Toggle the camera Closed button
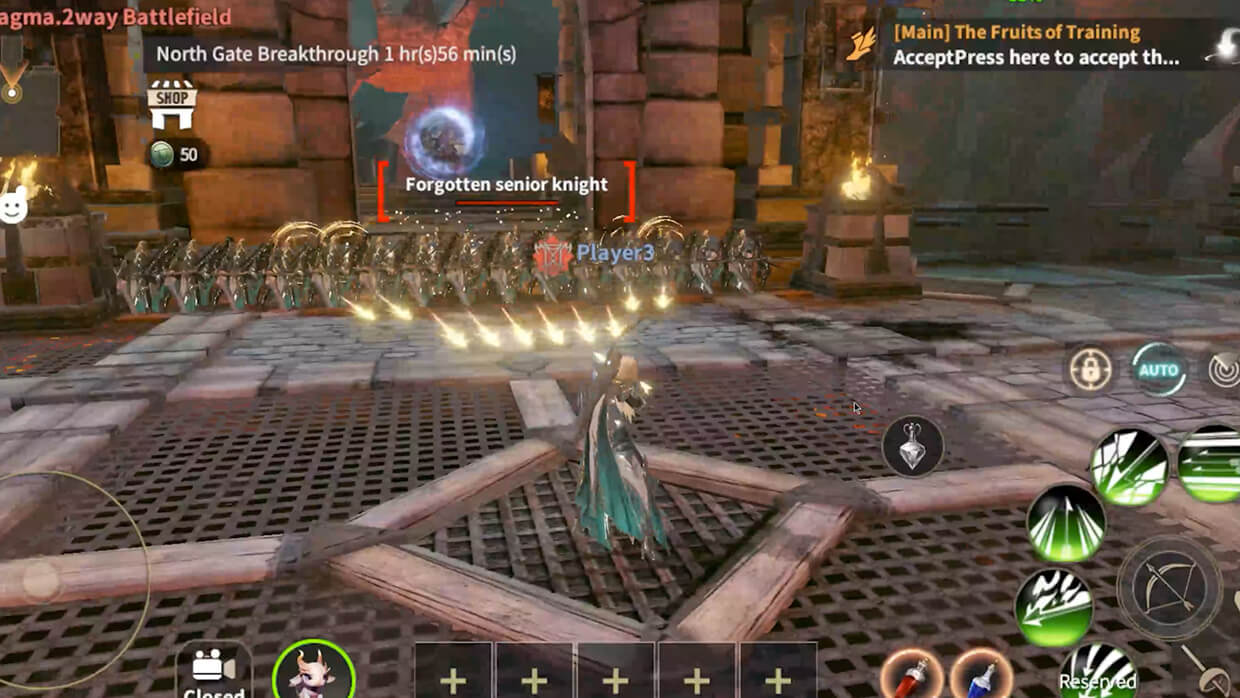Screen dimensions: 1240x698 click(214, 672)
